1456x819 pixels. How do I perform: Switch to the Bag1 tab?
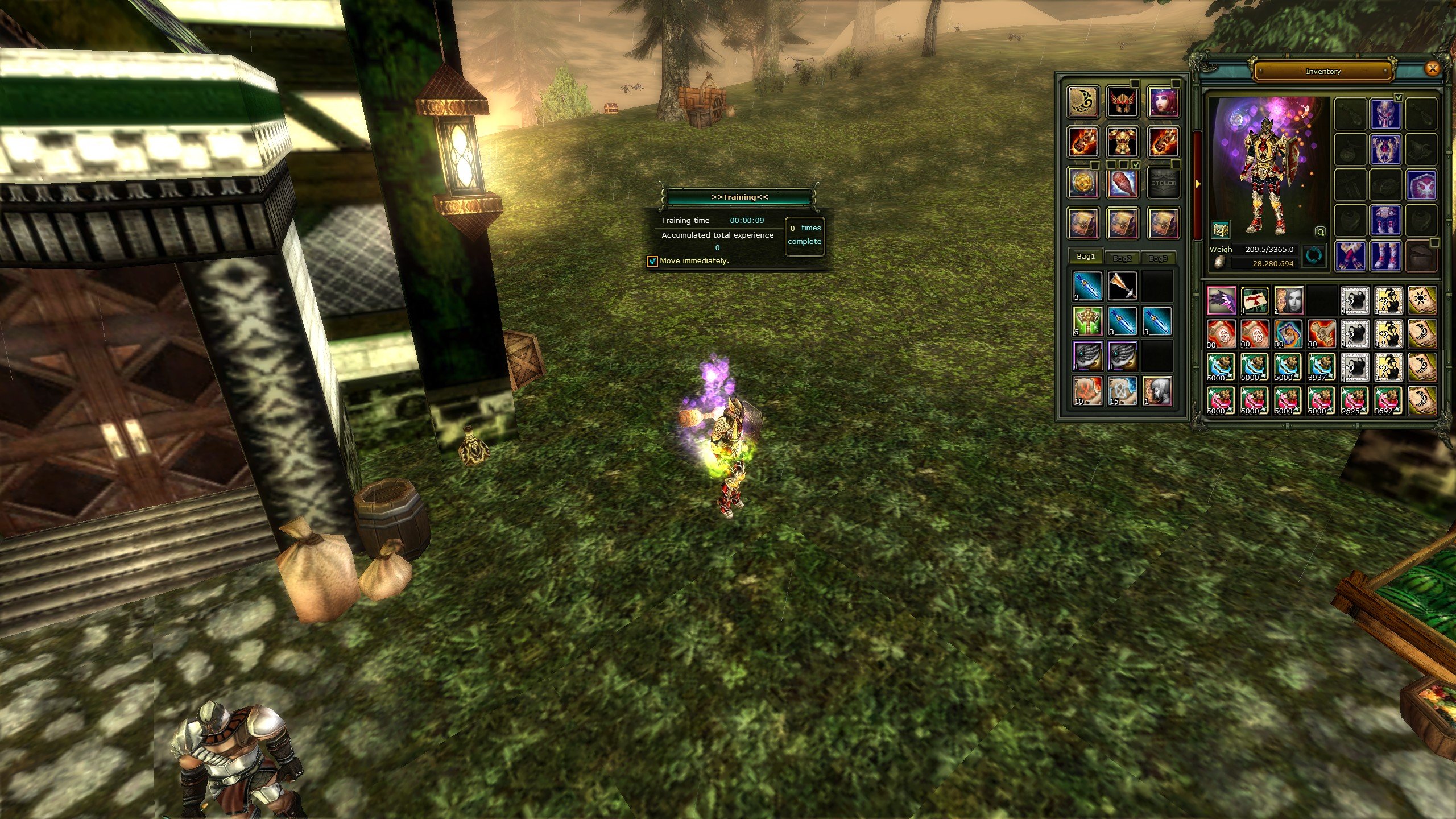click(x=1085, y=257)
